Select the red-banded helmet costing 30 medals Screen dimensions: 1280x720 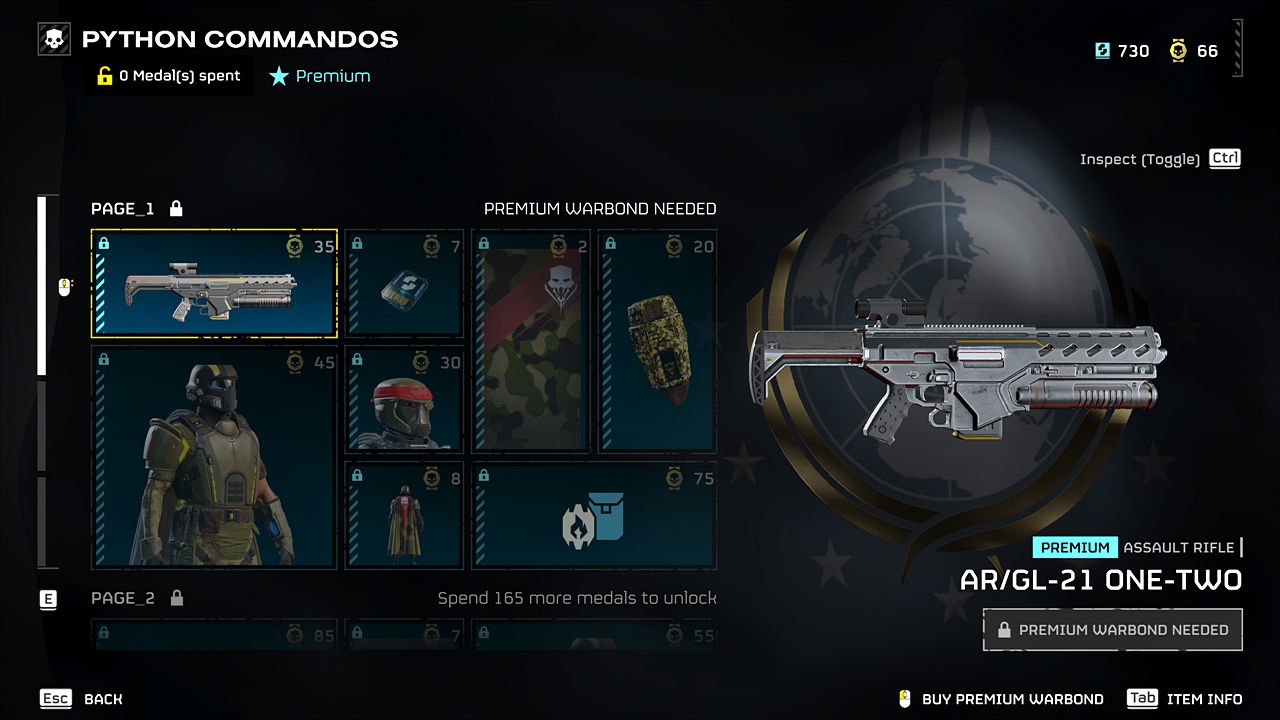click(x=404, y=400)
